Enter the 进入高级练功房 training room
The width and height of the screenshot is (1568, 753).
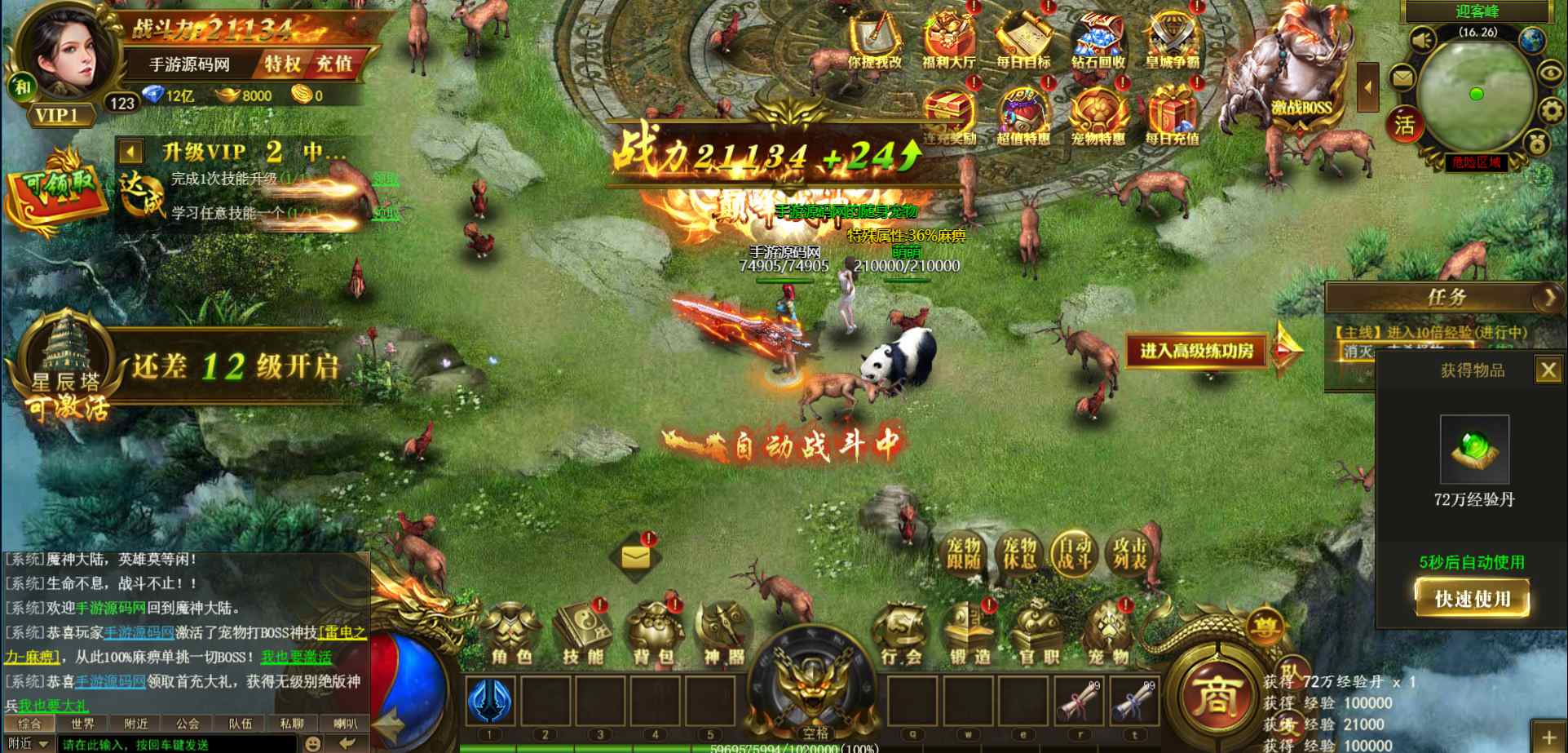coord(1196,351)
